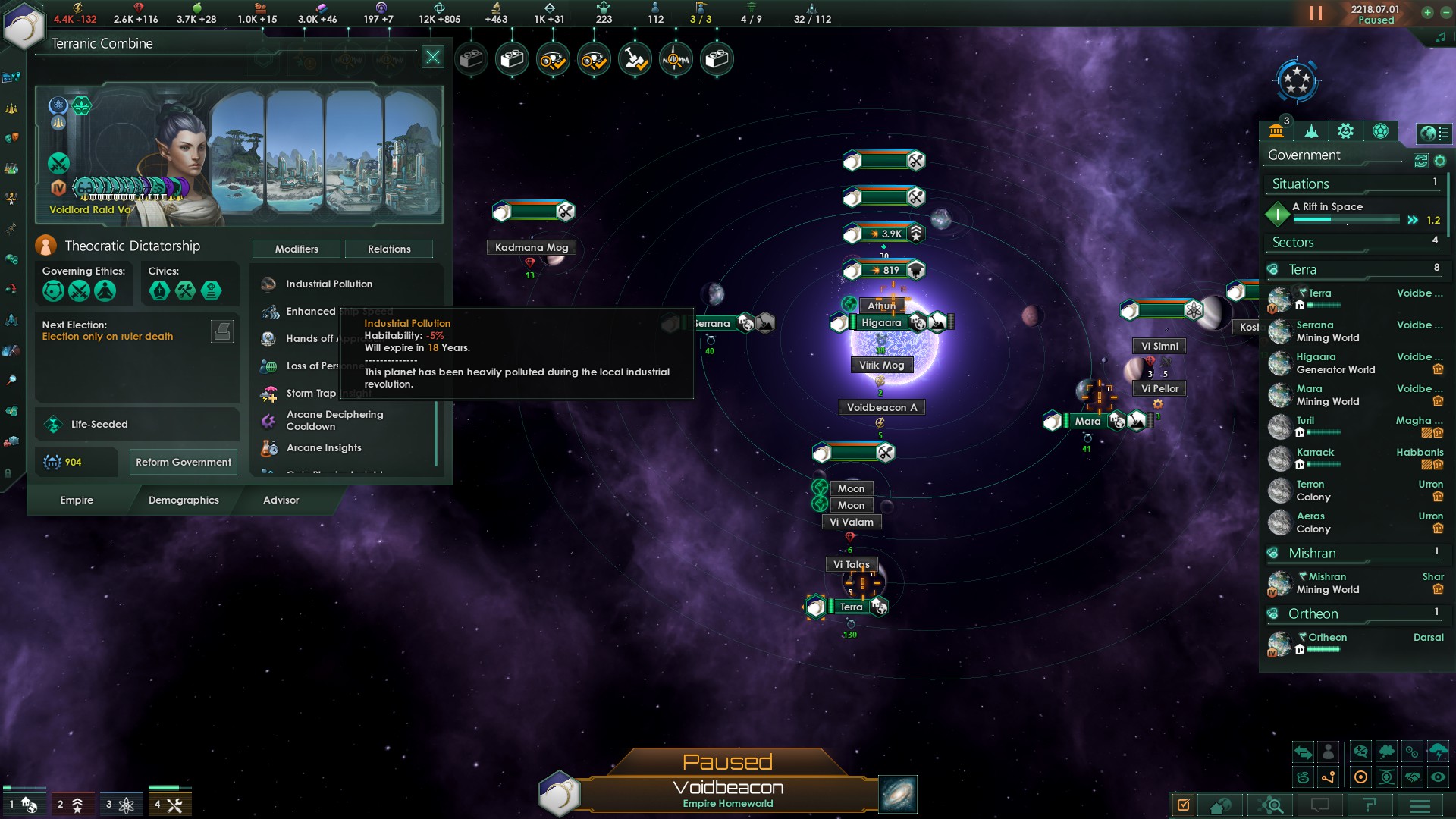Select Higaara Generator World in outliner

(x=1335, y=363)
